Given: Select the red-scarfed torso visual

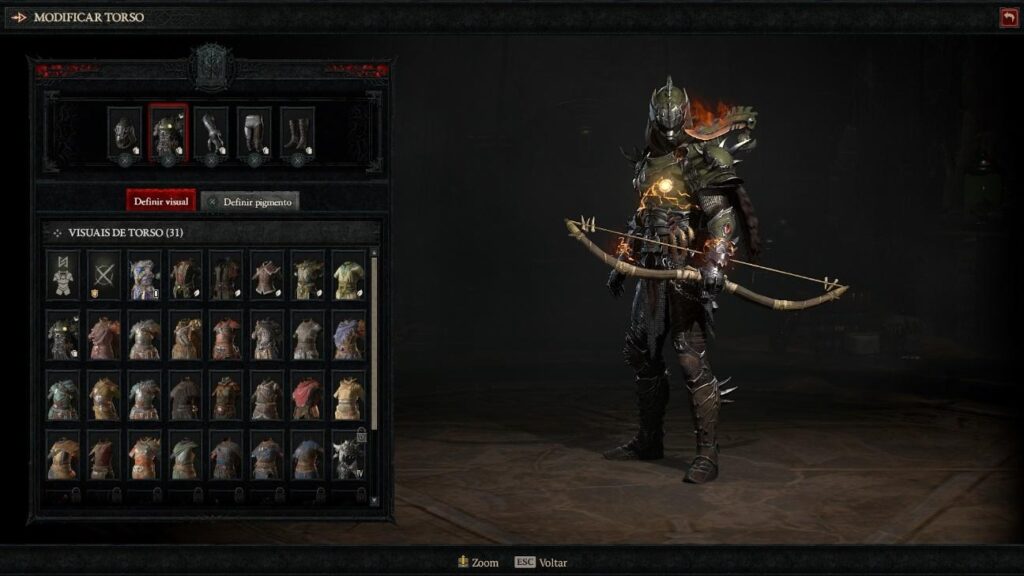Looking at the screenshot, I should click(x=307, y=396).
